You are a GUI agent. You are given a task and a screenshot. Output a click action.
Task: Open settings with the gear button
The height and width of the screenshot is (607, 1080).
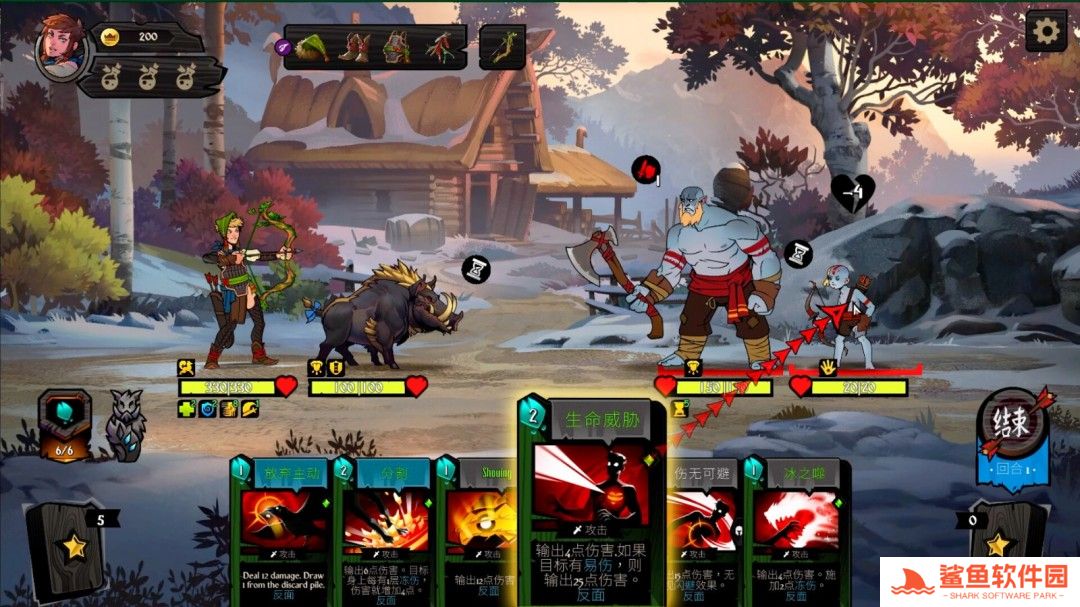[x=1046, y=31]
